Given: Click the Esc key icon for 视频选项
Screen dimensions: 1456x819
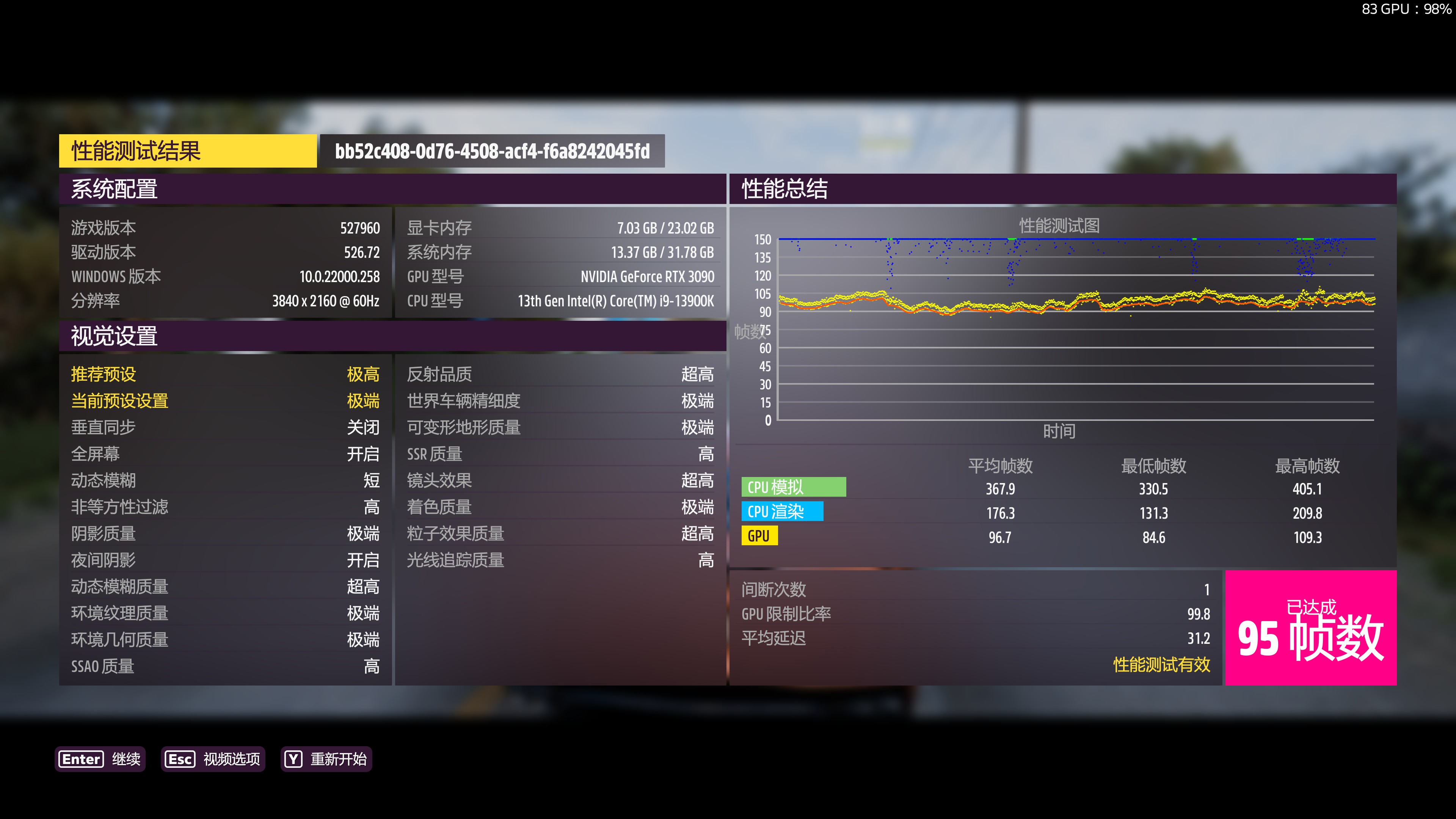Looking at the screenshot, I should (180, 759).
